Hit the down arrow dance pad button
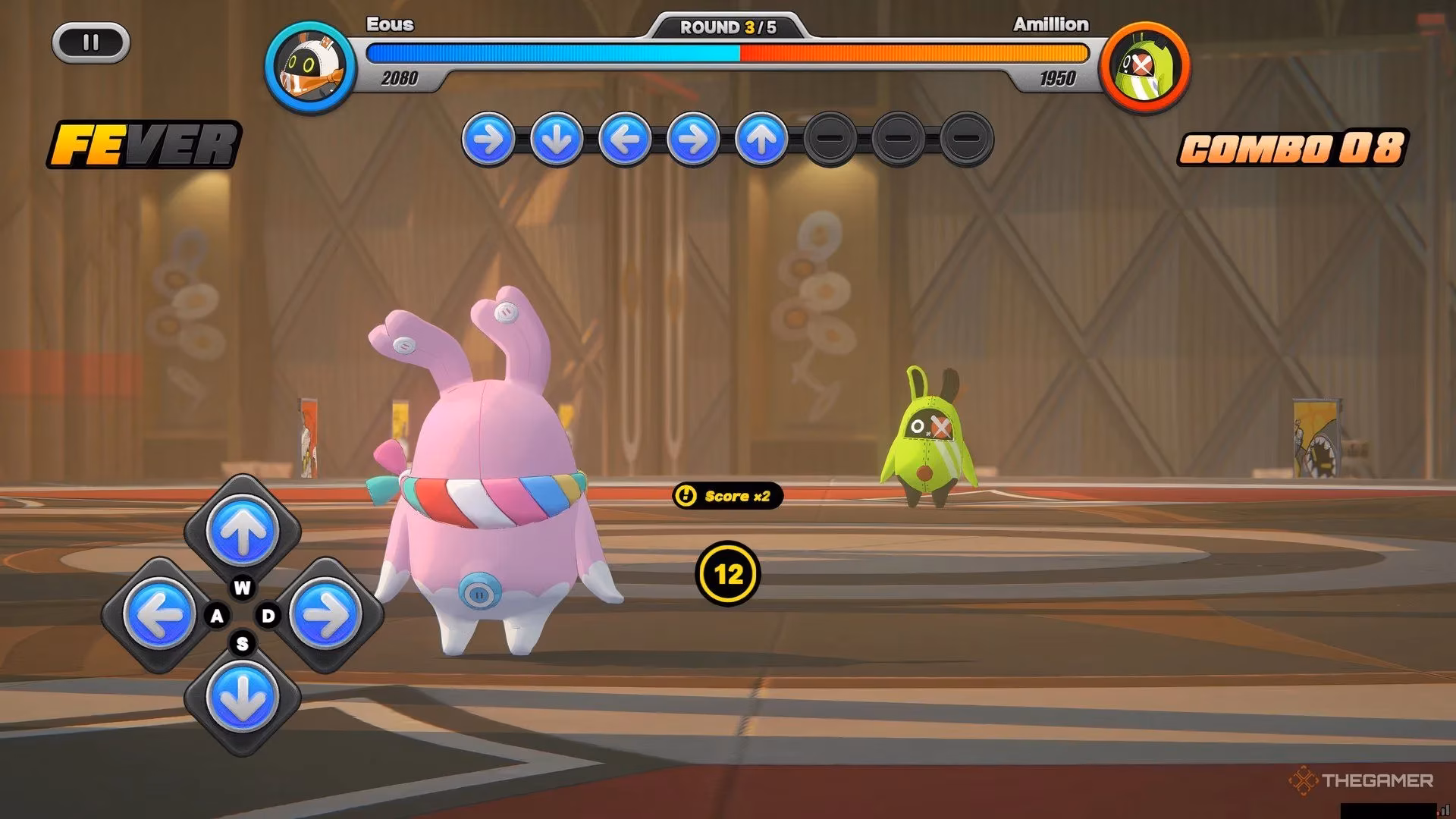The image size is (1456, 819). point(242,698)
